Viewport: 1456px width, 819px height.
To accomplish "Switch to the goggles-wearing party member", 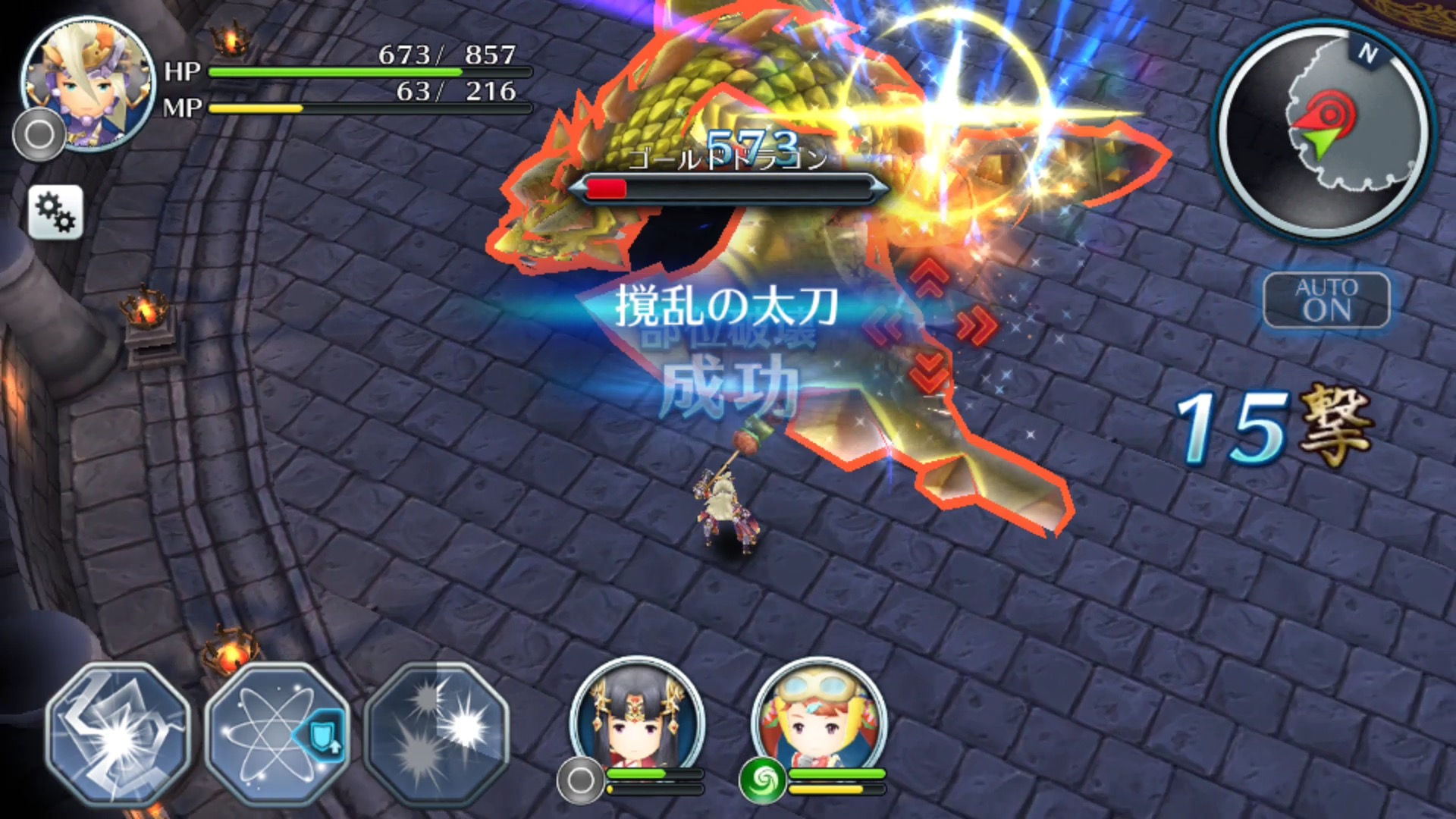I will (x=819, y=720).
